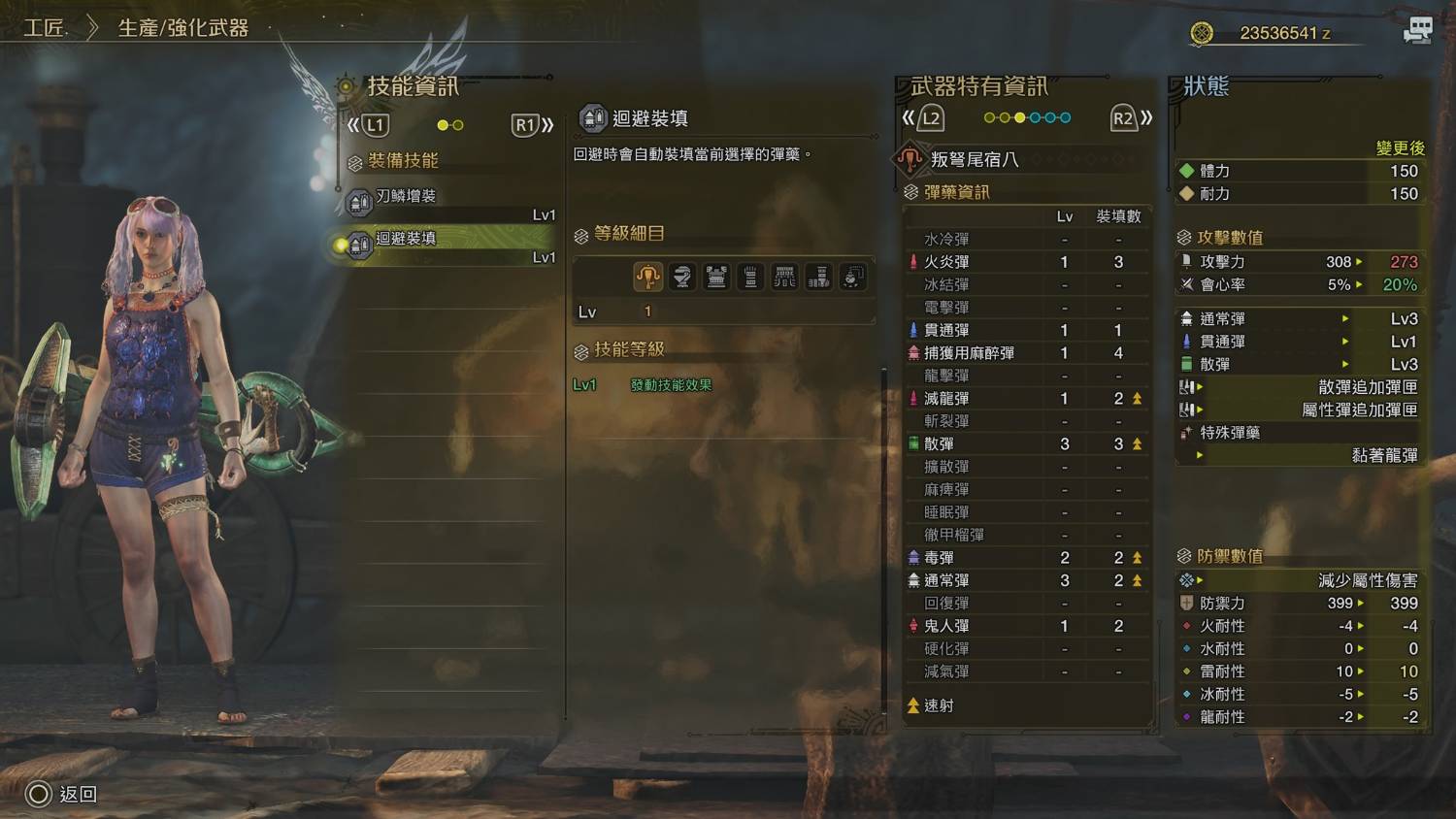Click the right chevron next to R1
Screen dimensions: 1456x819
tap(546, 125)
